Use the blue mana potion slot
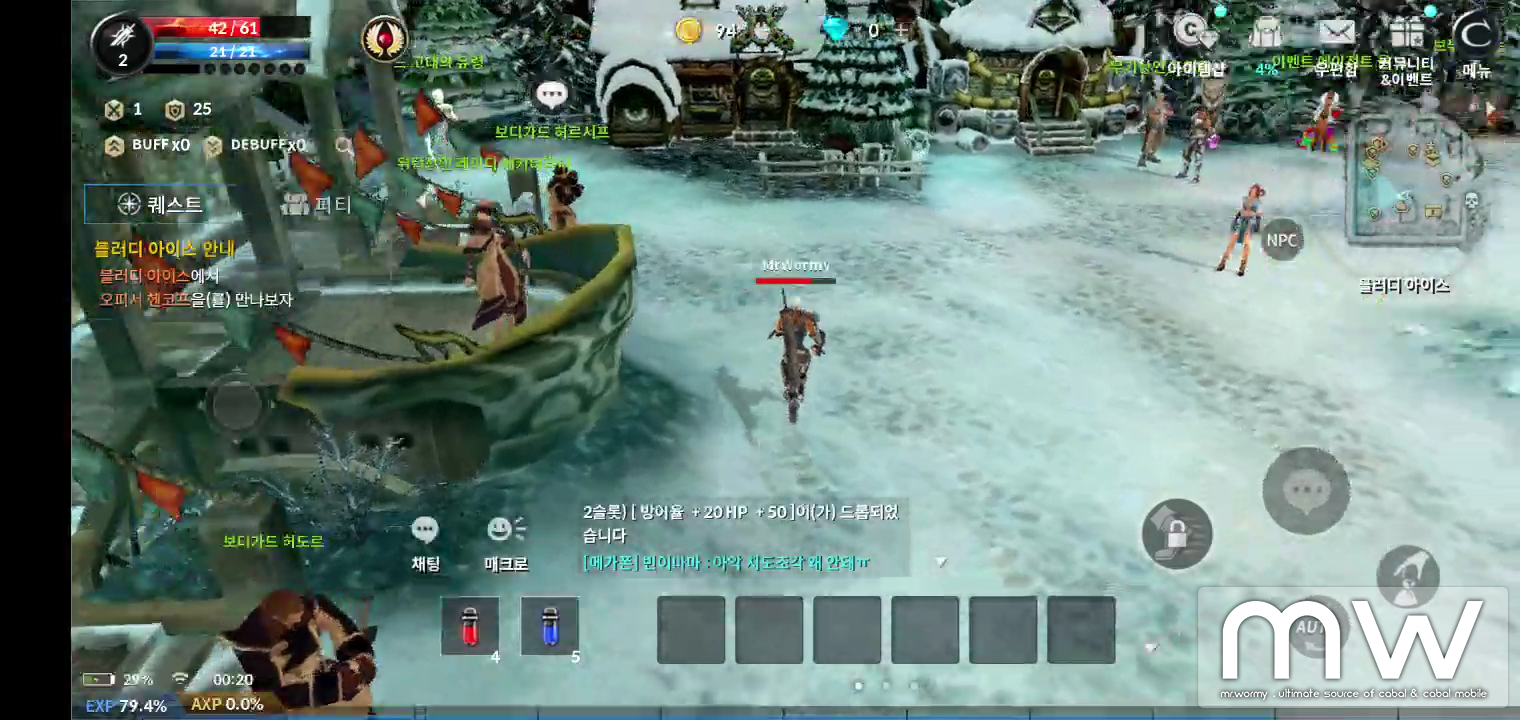This screenshot has height=720, width=1520. (549, 626)
